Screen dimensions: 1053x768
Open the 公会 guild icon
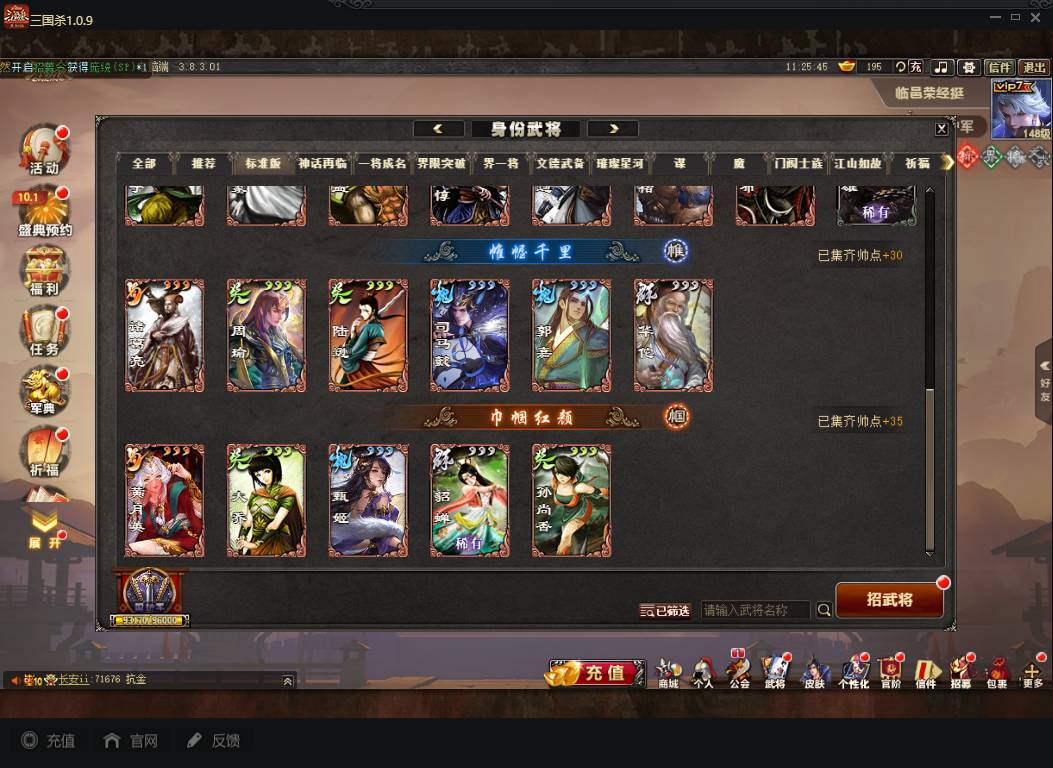[739, 672]
